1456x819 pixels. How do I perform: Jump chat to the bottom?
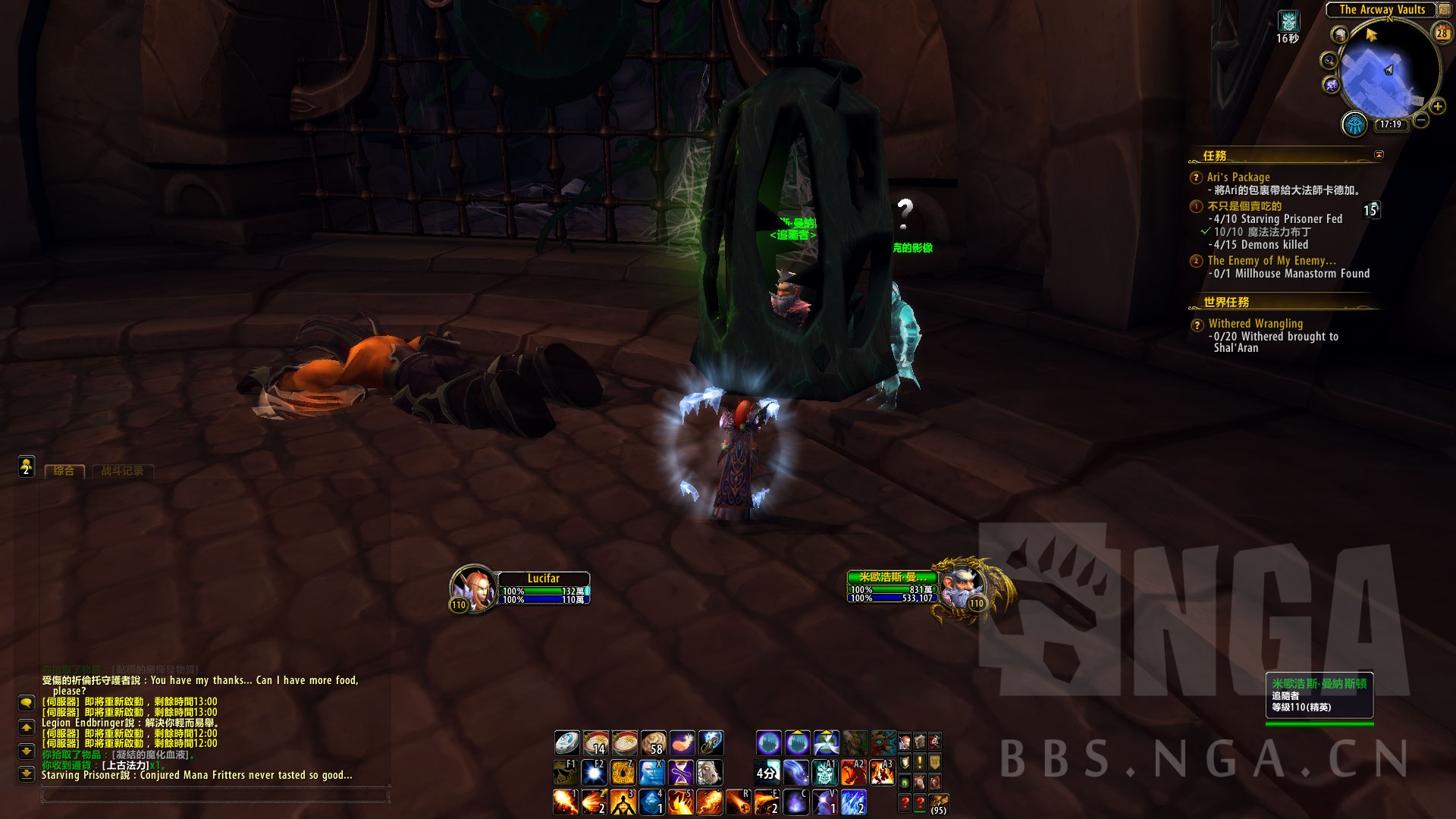pyautogui.click(x=27, y=773)
